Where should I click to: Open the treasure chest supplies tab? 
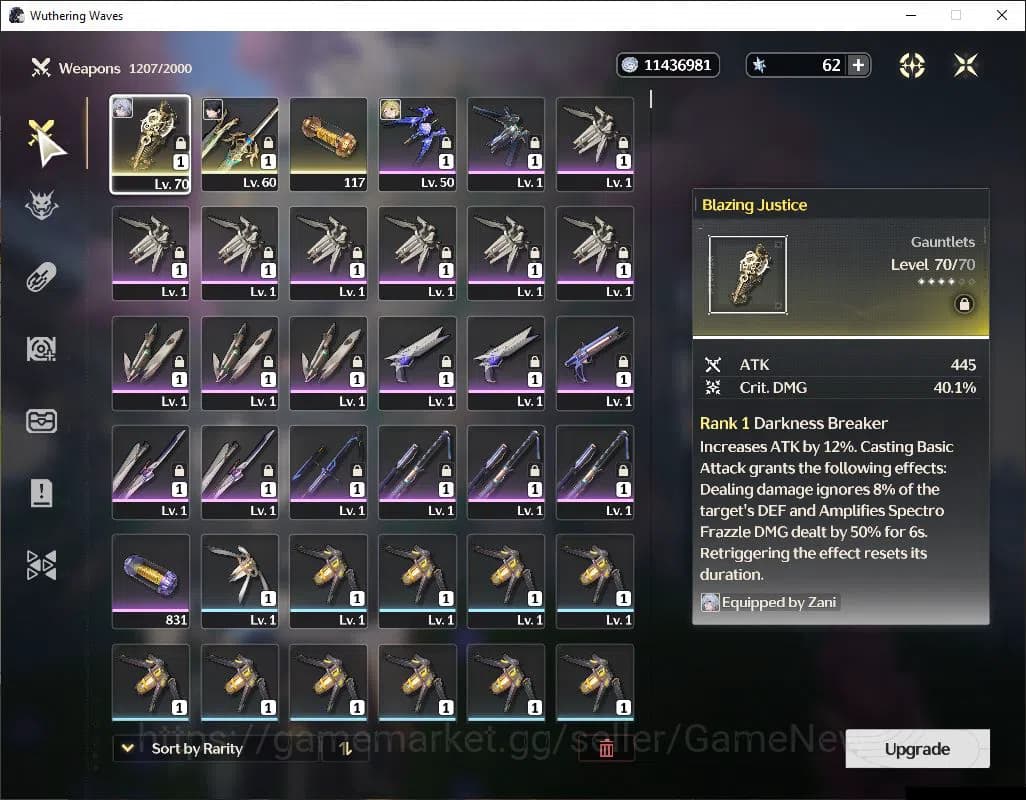[x=42, y=421]
